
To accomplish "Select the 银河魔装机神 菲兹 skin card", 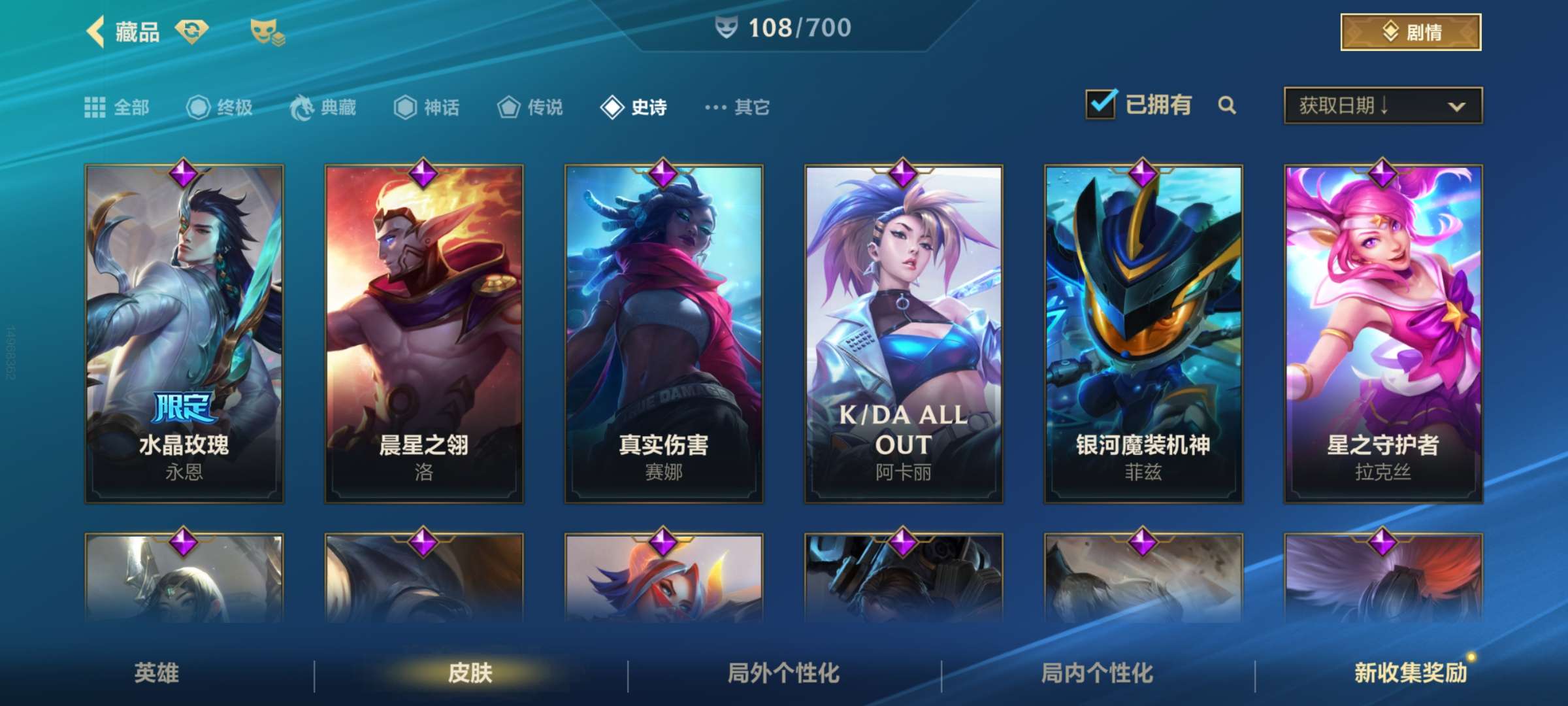I will pos(1143,333).
